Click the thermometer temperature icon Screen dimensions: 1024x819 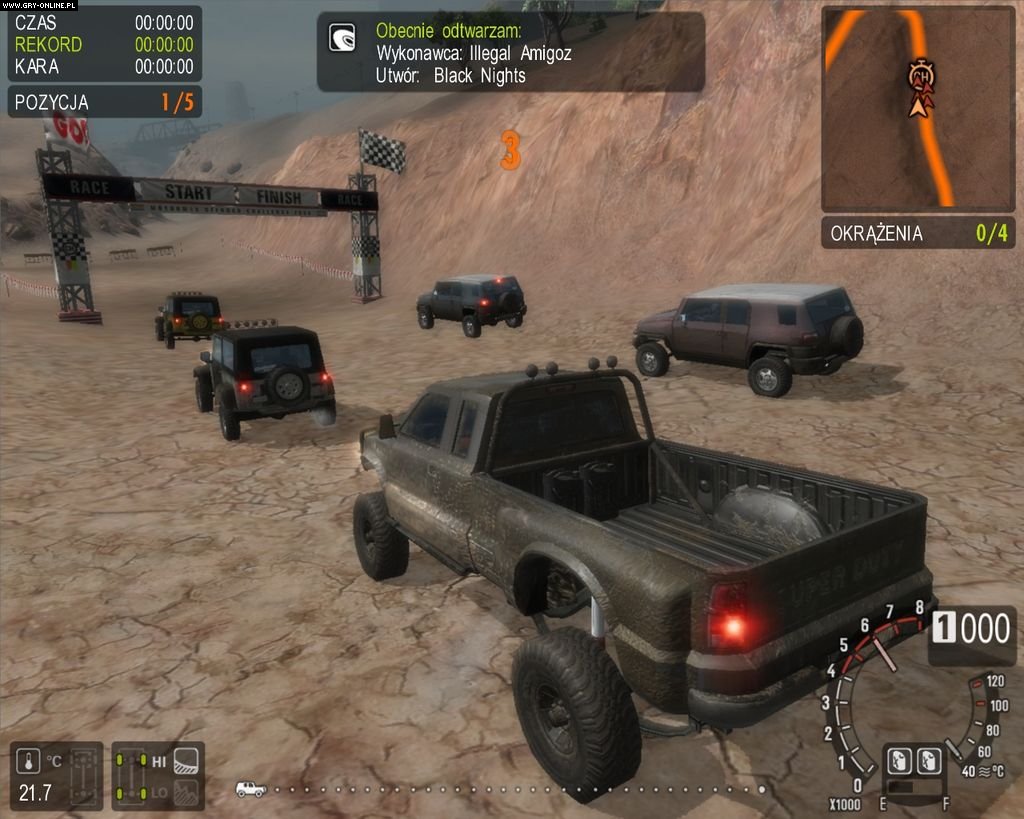(x=28, y=762)
